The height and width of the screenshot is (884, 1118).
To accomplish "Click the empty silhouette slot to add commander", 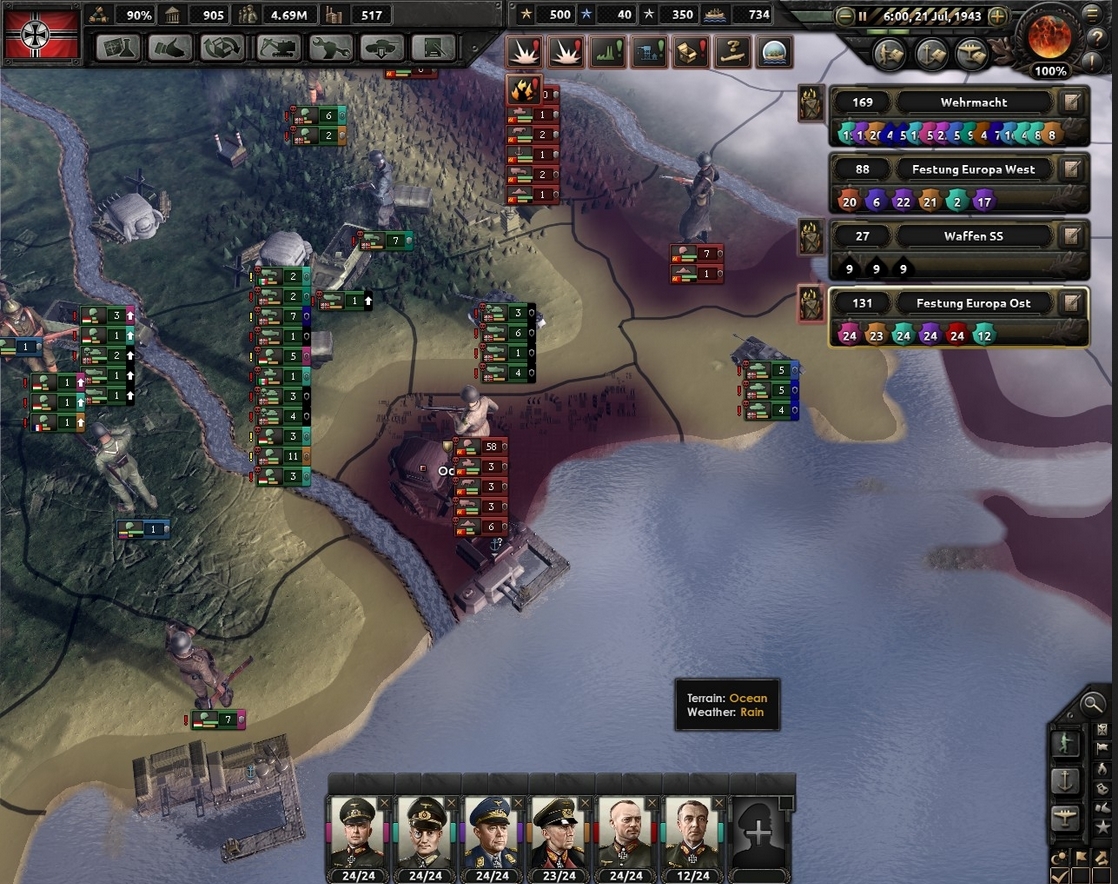I will [760, 832].
